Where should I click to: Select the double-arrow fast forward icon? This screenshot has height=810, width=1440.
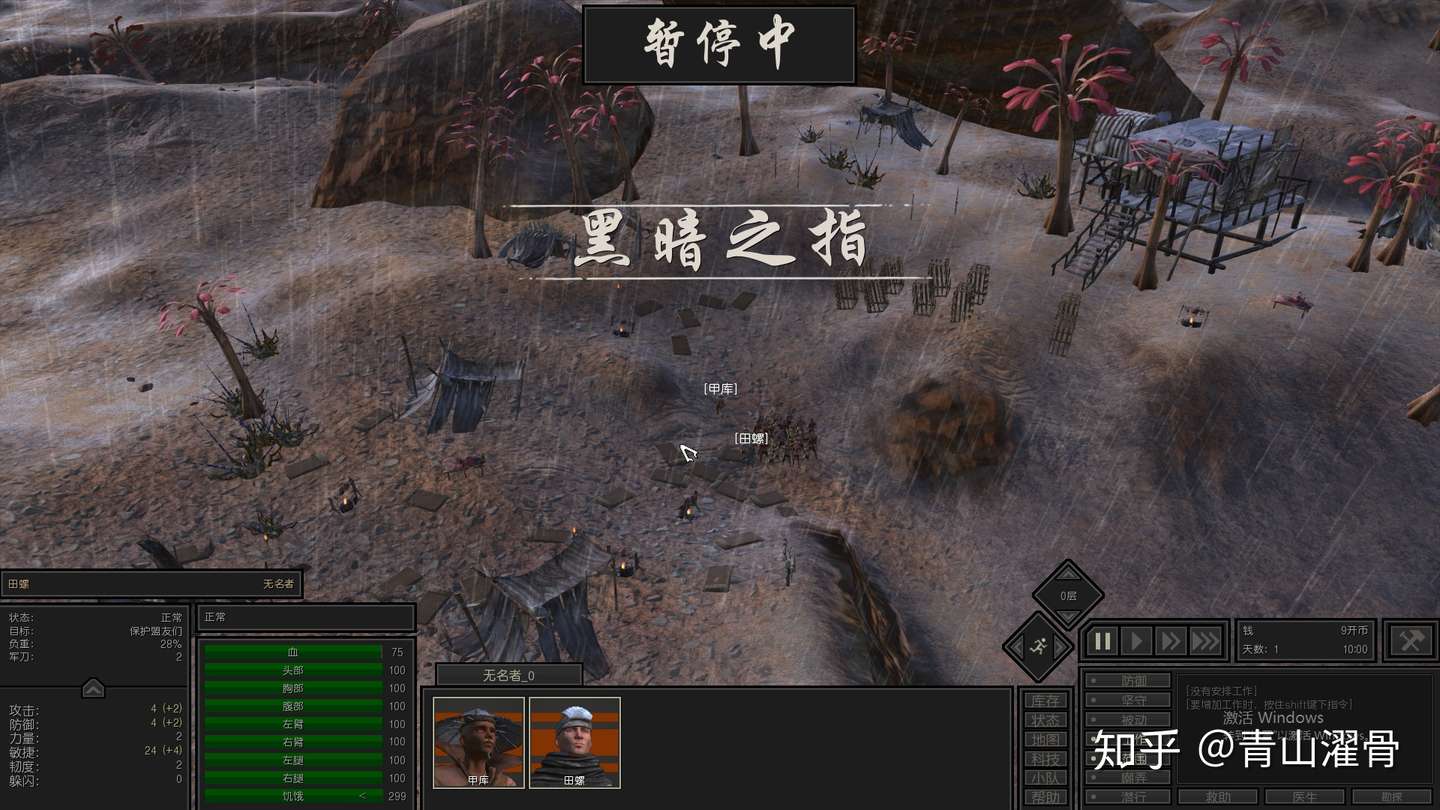click(x=1172, y=639)
